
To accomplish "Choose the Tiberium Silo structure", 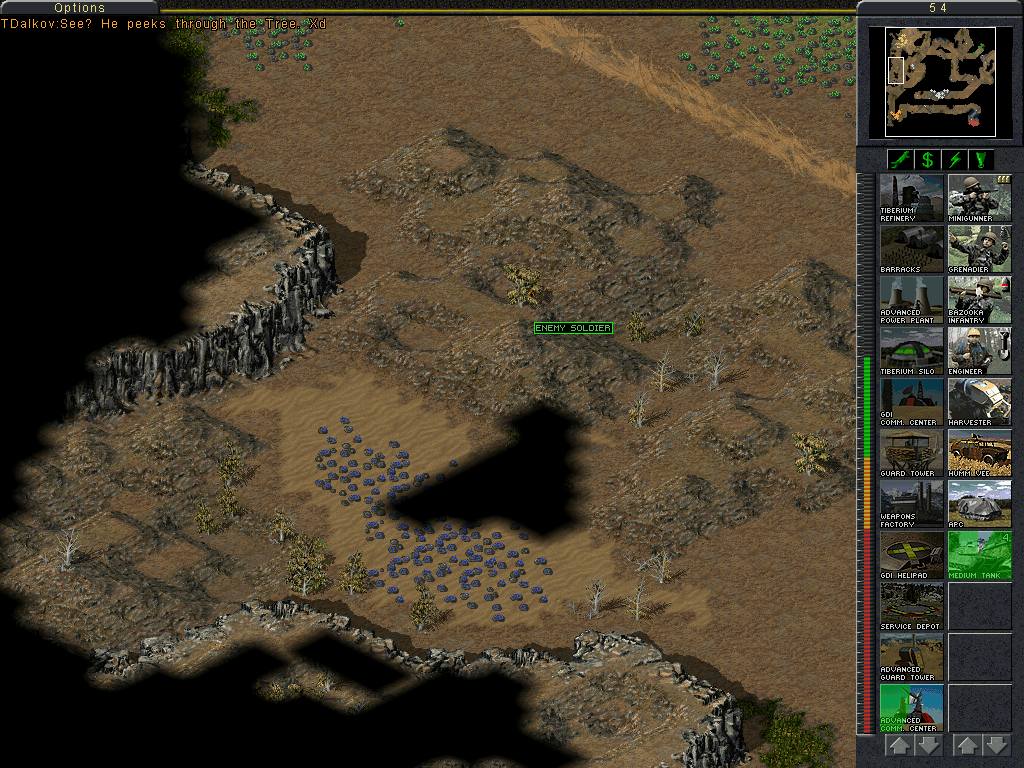I will [911, 351].
